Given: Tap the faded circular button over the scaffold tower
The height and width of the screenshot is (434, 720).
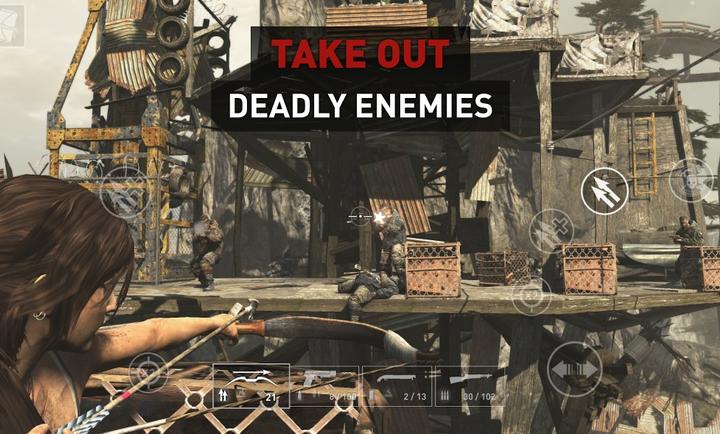Looking at the screenshot, I should (126, 193).
